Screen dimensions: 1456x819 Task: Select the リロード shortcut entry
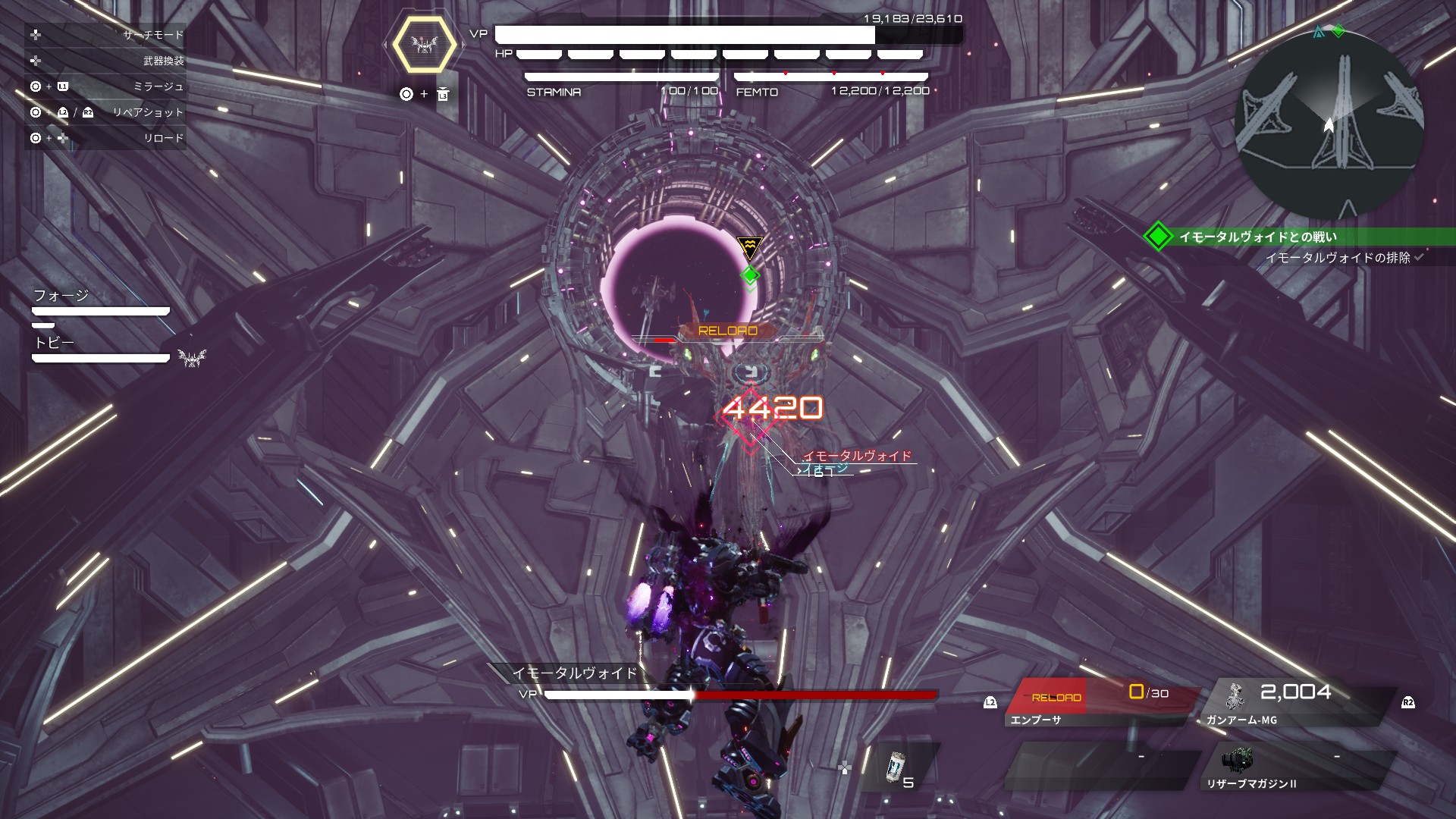pyautogui.click(x=106, y=138)
